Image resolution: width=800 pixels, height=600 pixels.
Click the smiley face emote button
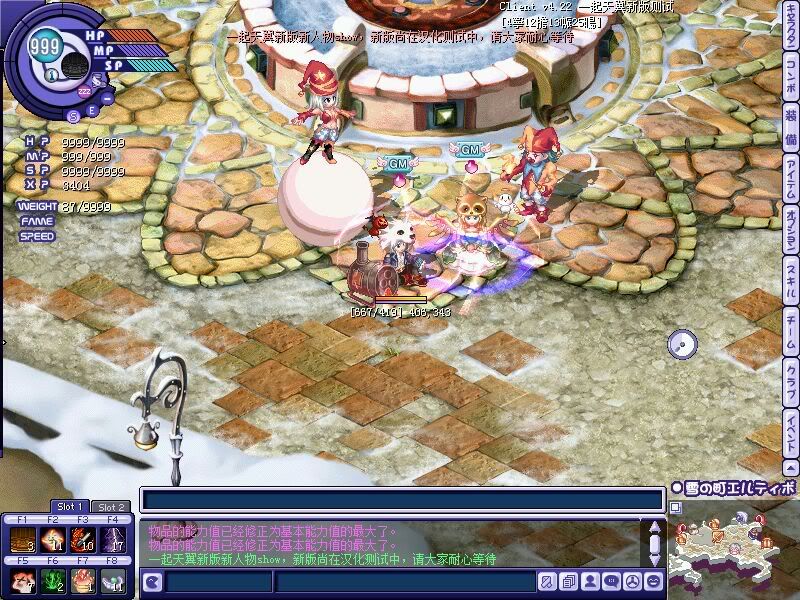[653, 581]
